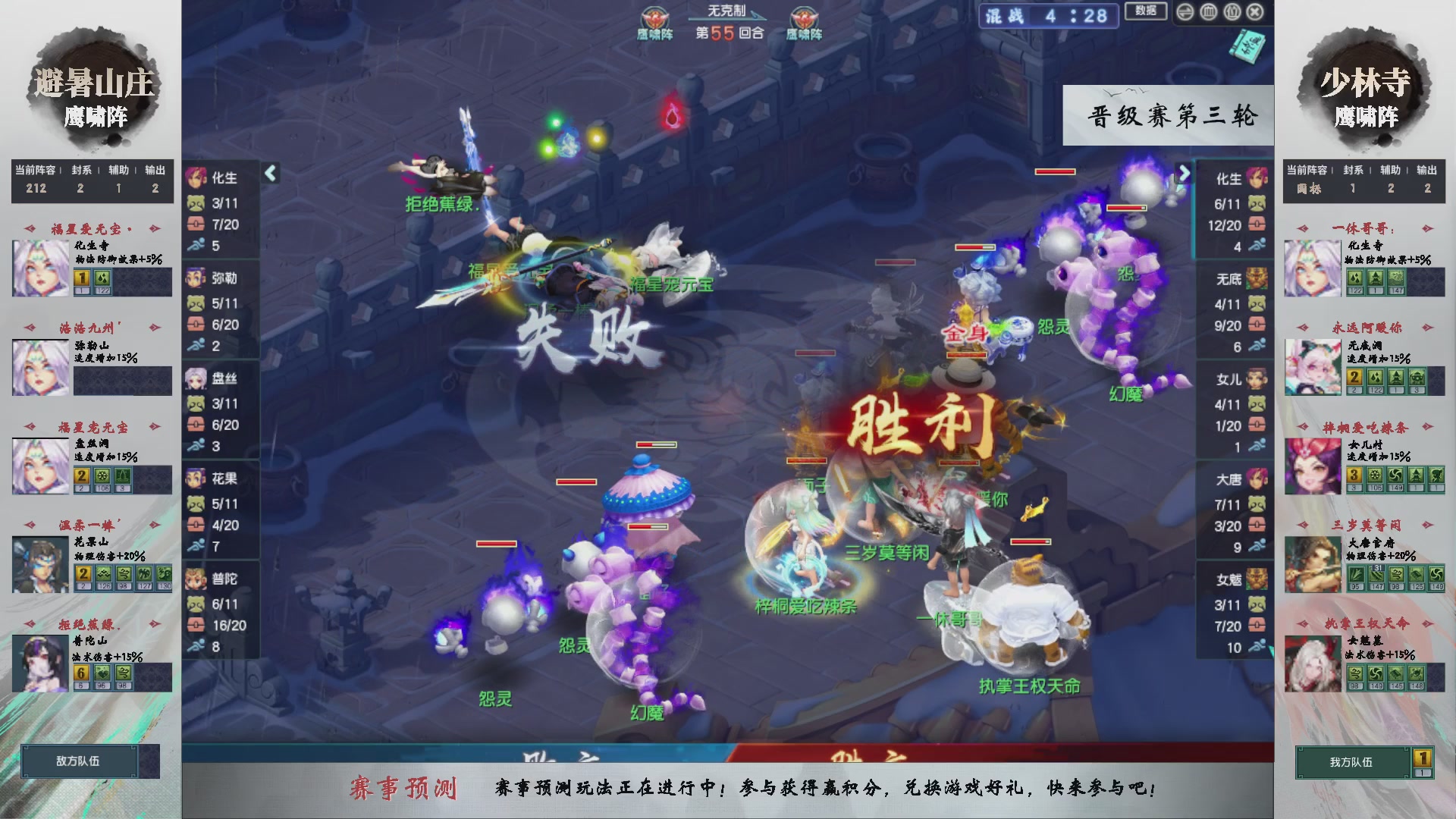Click a green buff icon on the 拒绝蕉绿 card
The width and height of the screenshot is (1456, 819).
tap(103, 672)
